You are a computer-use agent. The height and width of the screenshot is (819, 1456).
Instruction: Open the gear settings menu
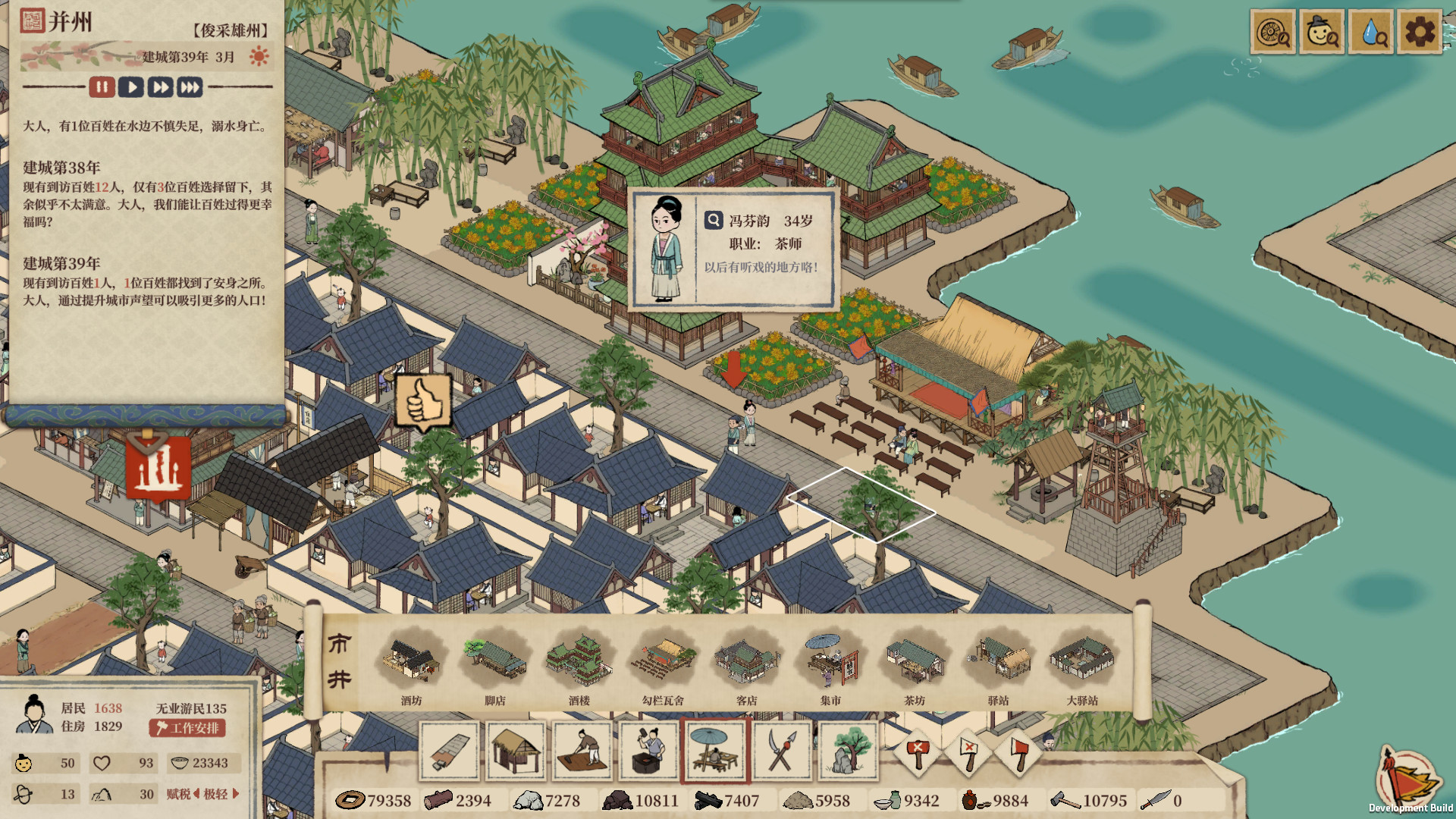click(1419, 33)
